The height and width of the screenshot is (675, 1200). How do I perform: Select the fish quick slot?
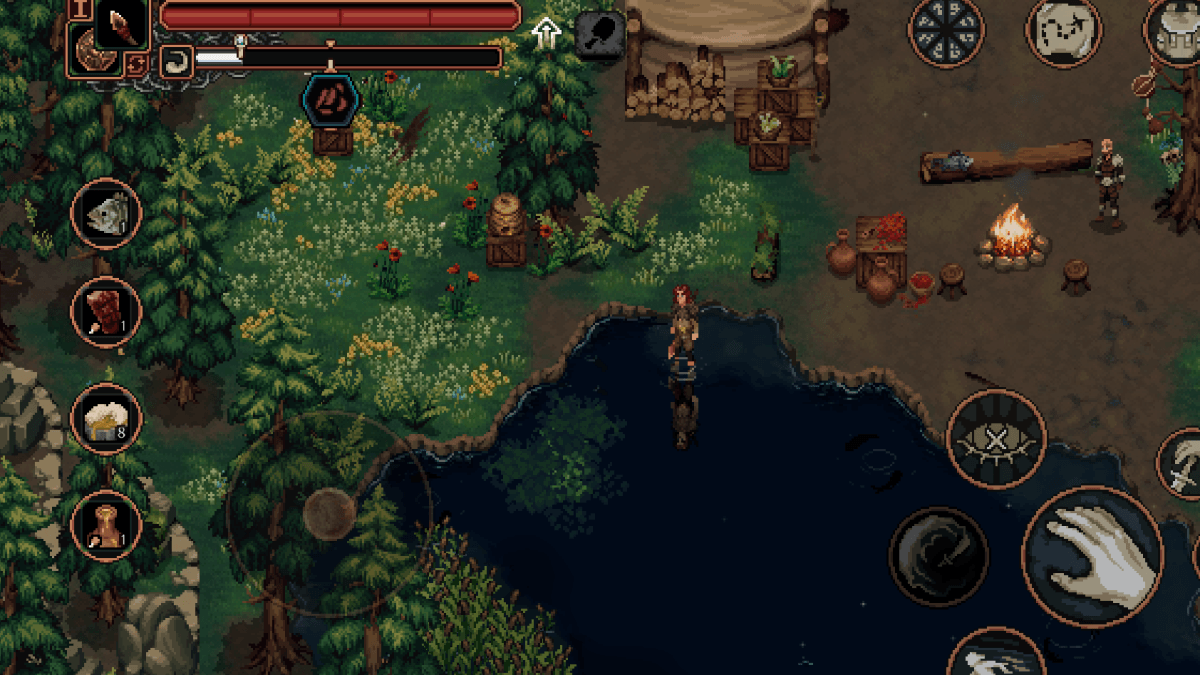[x=106, y=214]
